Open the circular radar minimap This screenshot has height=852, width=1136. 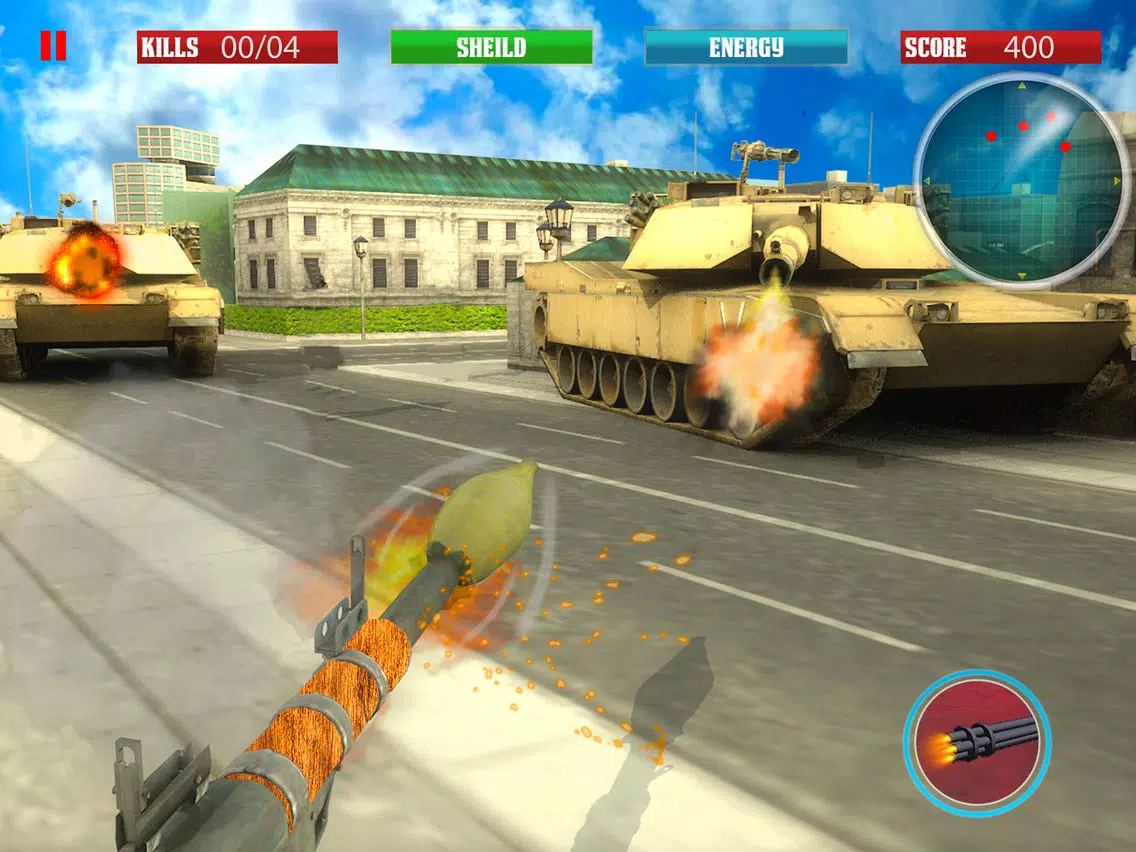[1021, 181]
